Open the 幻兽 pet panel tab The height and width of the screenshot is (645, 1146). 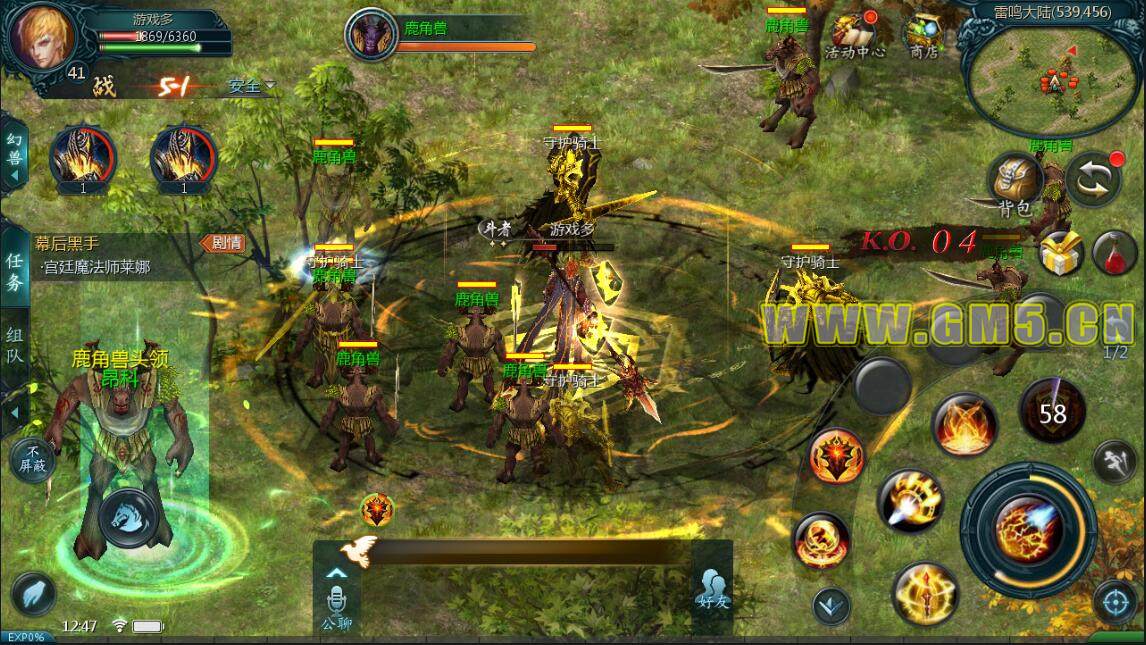point(13,150)
